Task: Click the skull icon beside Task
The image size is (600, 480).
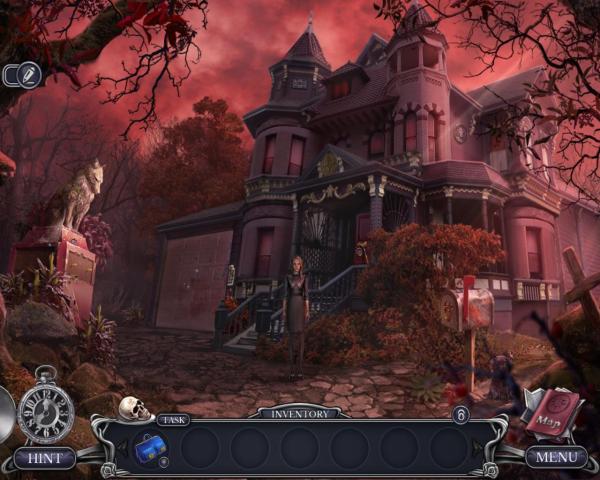Action: (134, 409)
